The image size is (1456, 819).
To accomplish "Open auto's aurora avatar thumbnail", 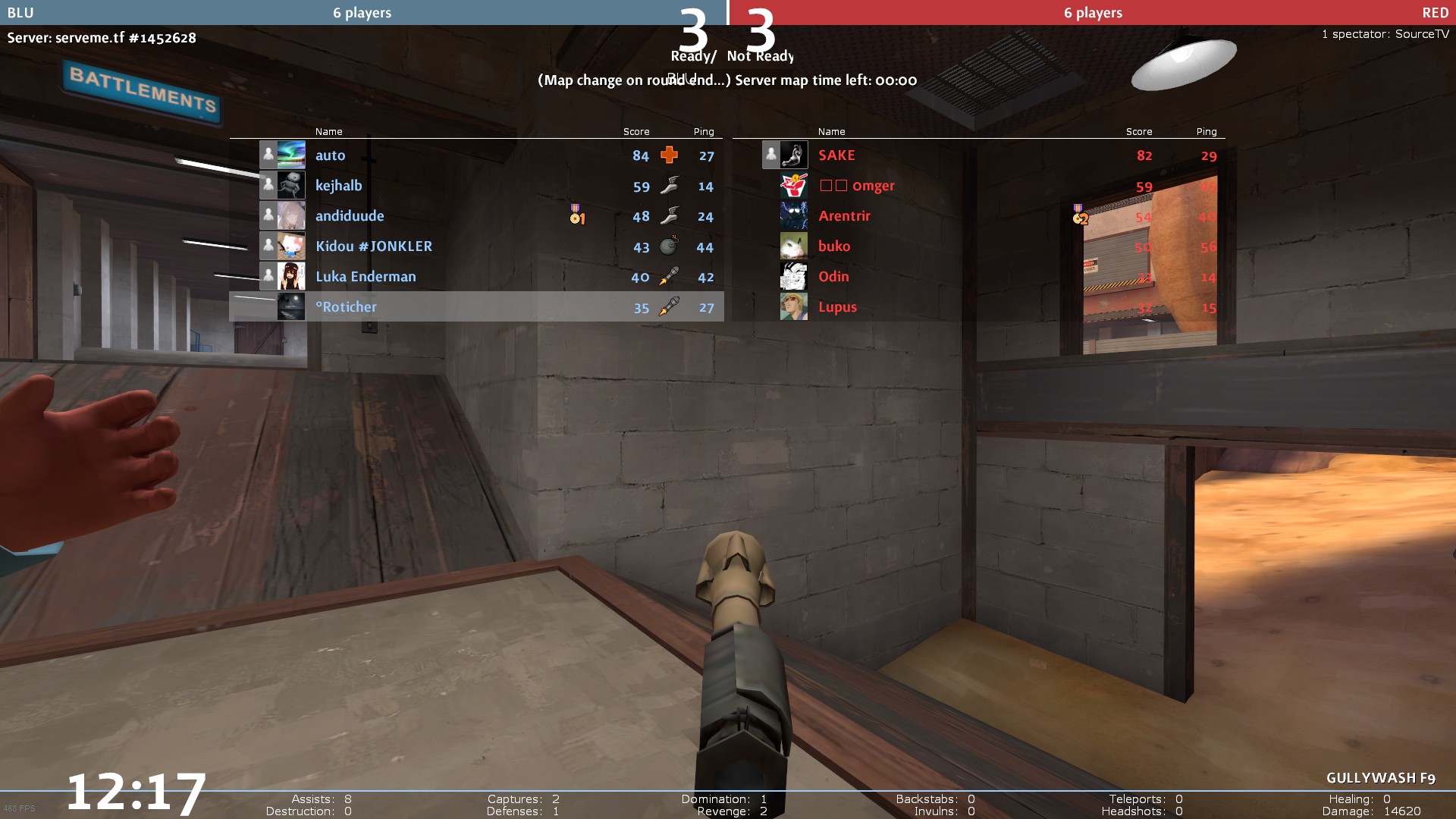I will pos(291,155).
